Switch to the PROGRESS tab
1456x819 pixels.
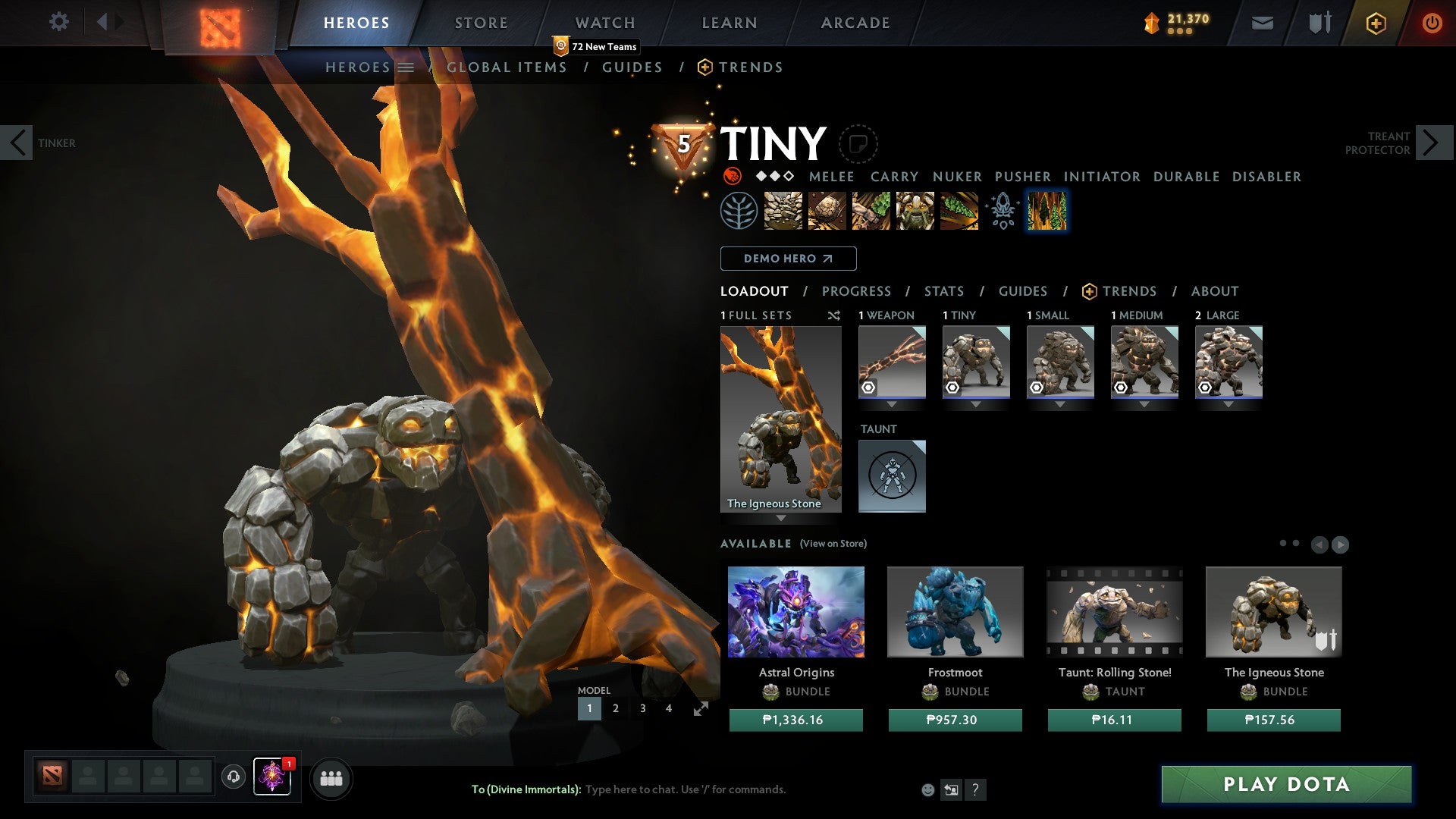coord(857,290)
